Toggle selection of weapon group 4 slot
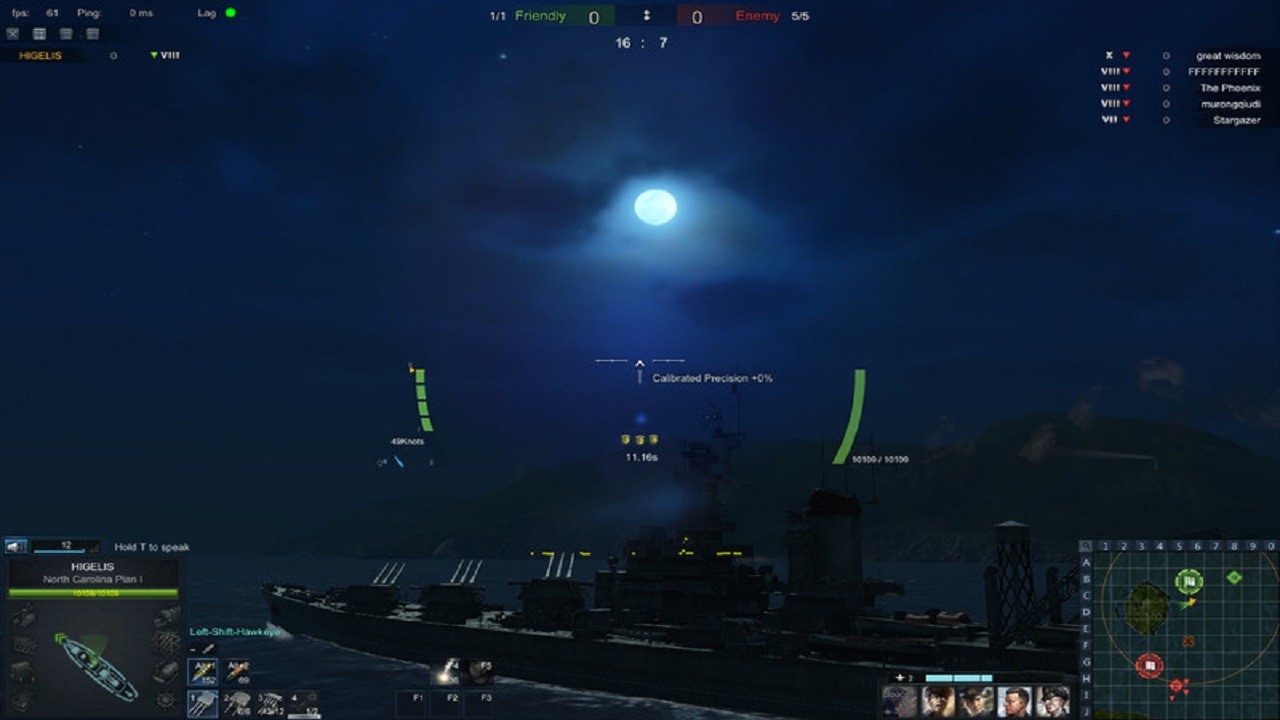The image size is (1280, 720). tap(304, 702)
